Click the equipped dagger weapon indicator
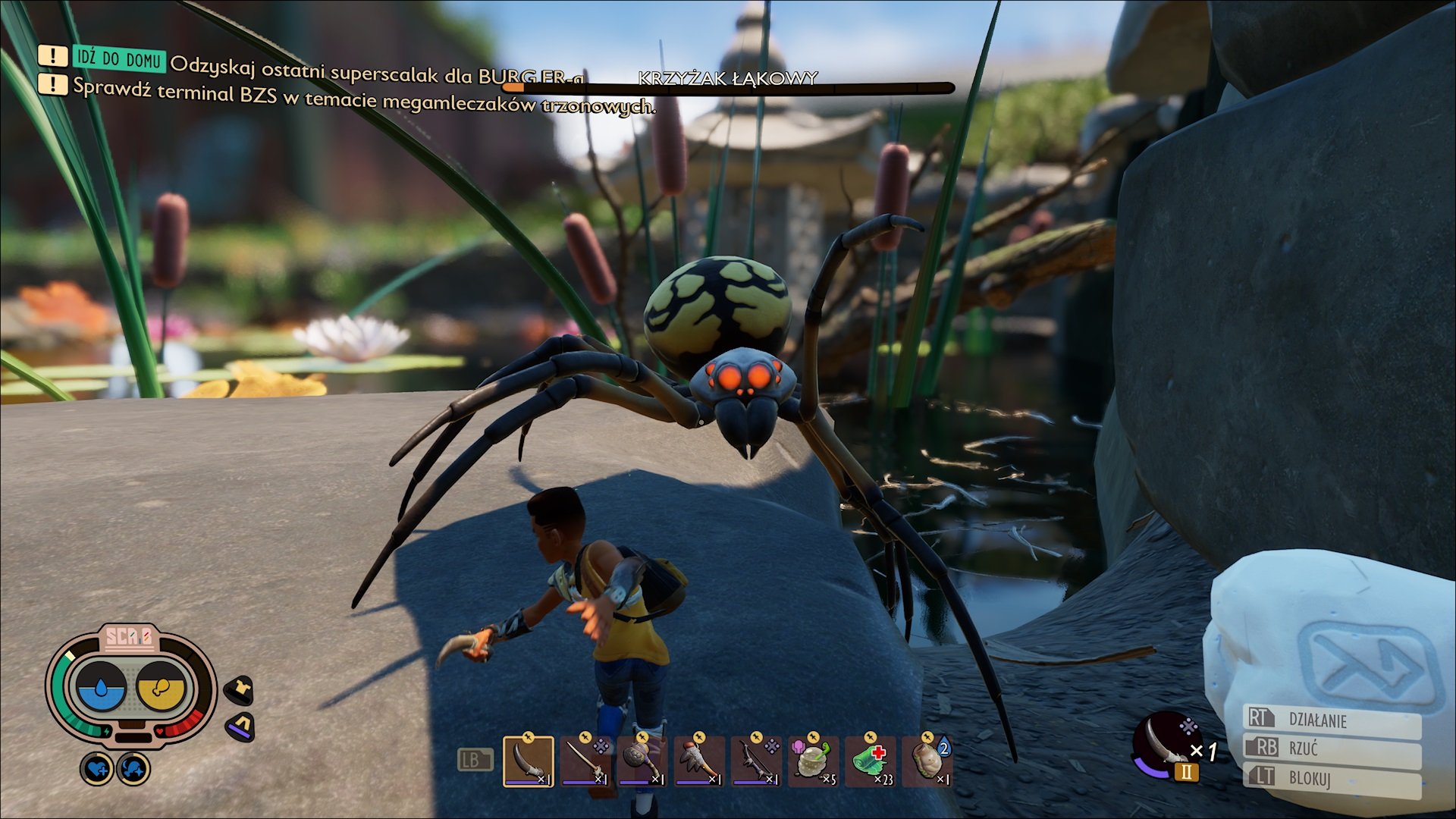The image size is (1456, 819). (1166, 745)
